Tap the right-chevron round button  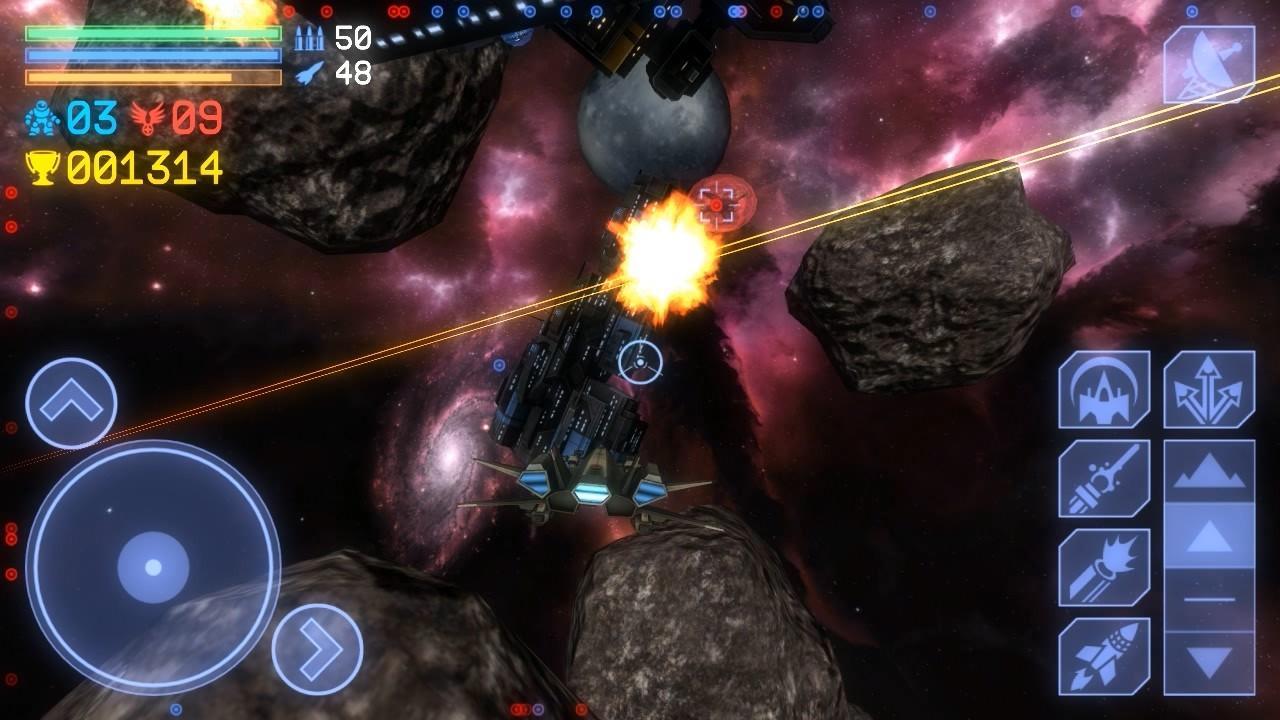click(x=317, y=650)
